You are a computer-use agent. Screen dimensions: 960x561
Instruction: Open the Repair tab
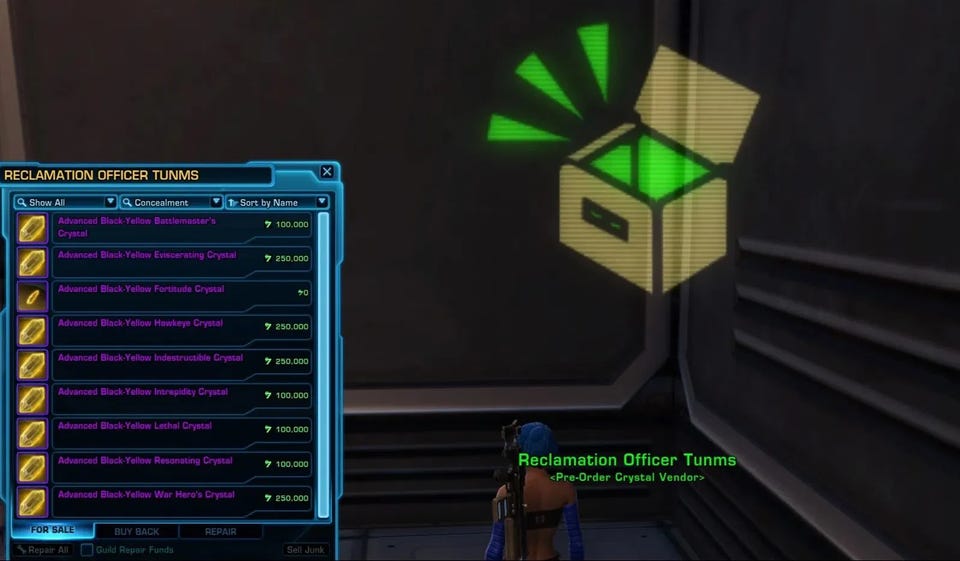pyautogui.click(x=221, y=531)
